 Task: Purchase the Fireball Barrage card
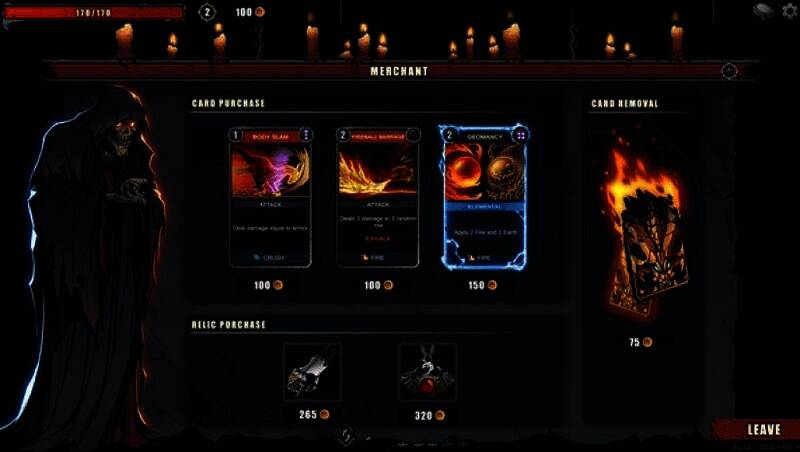378,198
